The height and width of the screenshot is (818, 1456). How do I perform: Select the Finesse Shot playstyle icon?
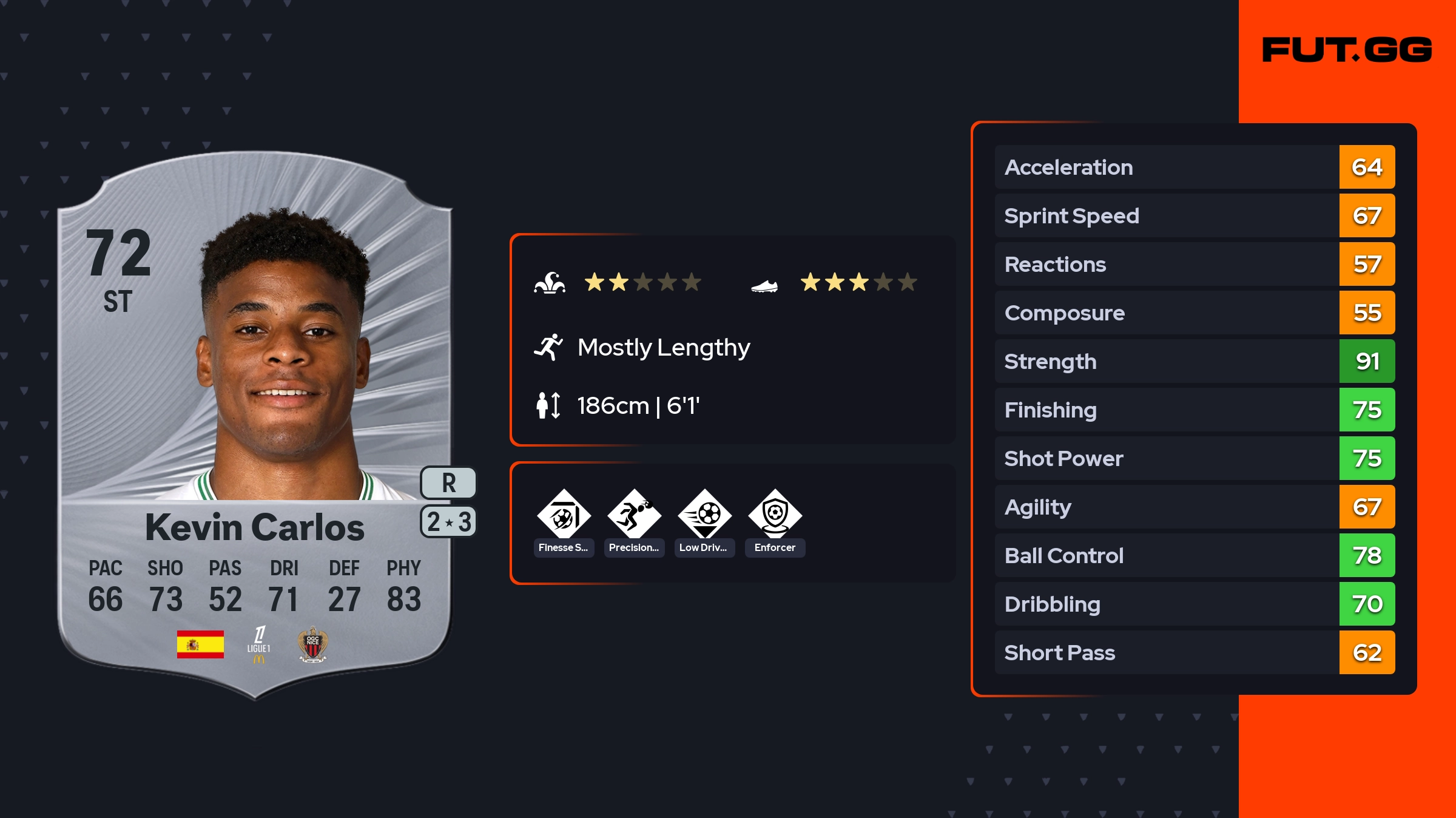point(564,515)
